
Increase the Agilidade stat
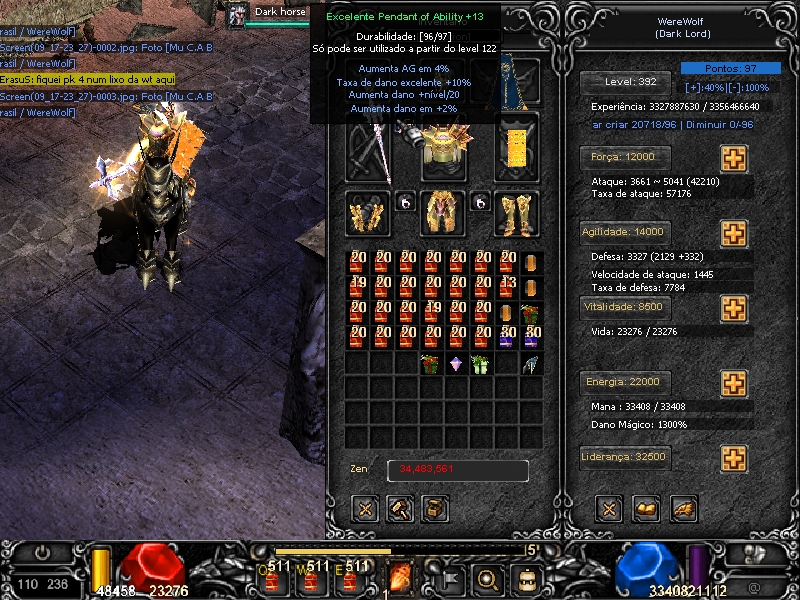coord(734,233)
